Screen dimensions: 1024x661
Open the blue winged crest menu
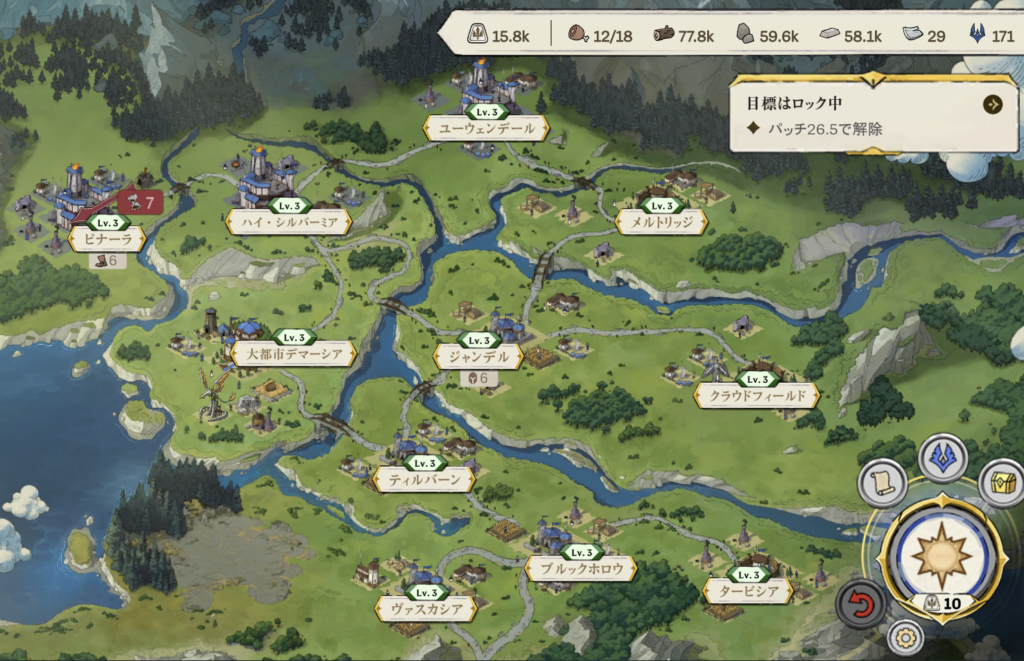pos(943,457)
